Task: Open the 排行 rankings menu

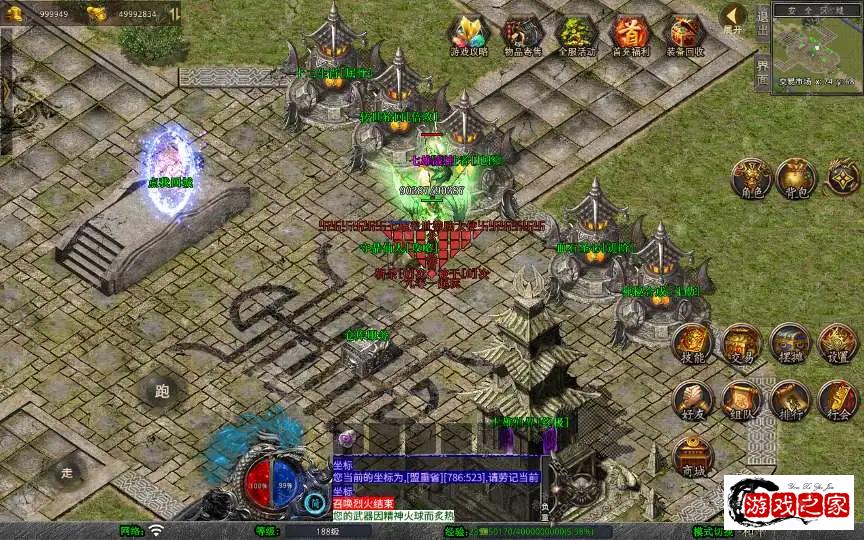Action: coord(789,400)
